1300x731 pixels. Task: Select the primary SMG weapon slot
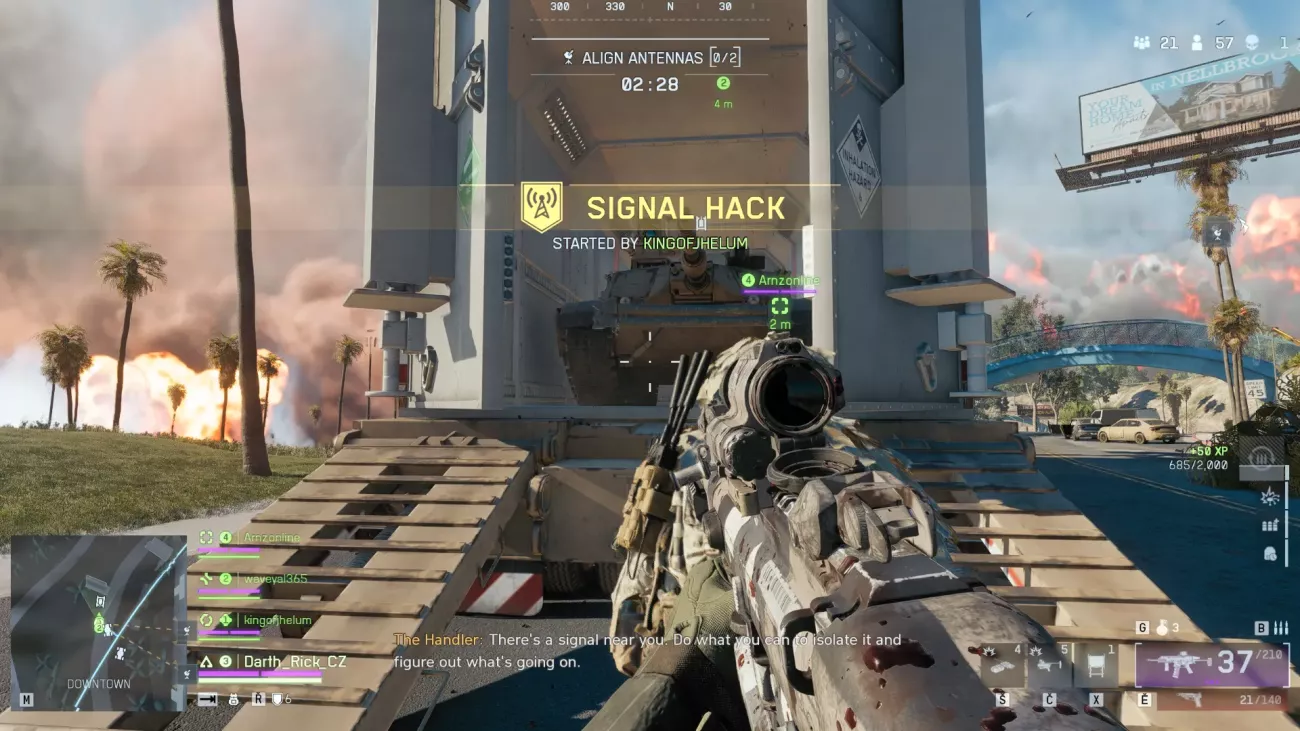click(1211, 665)
